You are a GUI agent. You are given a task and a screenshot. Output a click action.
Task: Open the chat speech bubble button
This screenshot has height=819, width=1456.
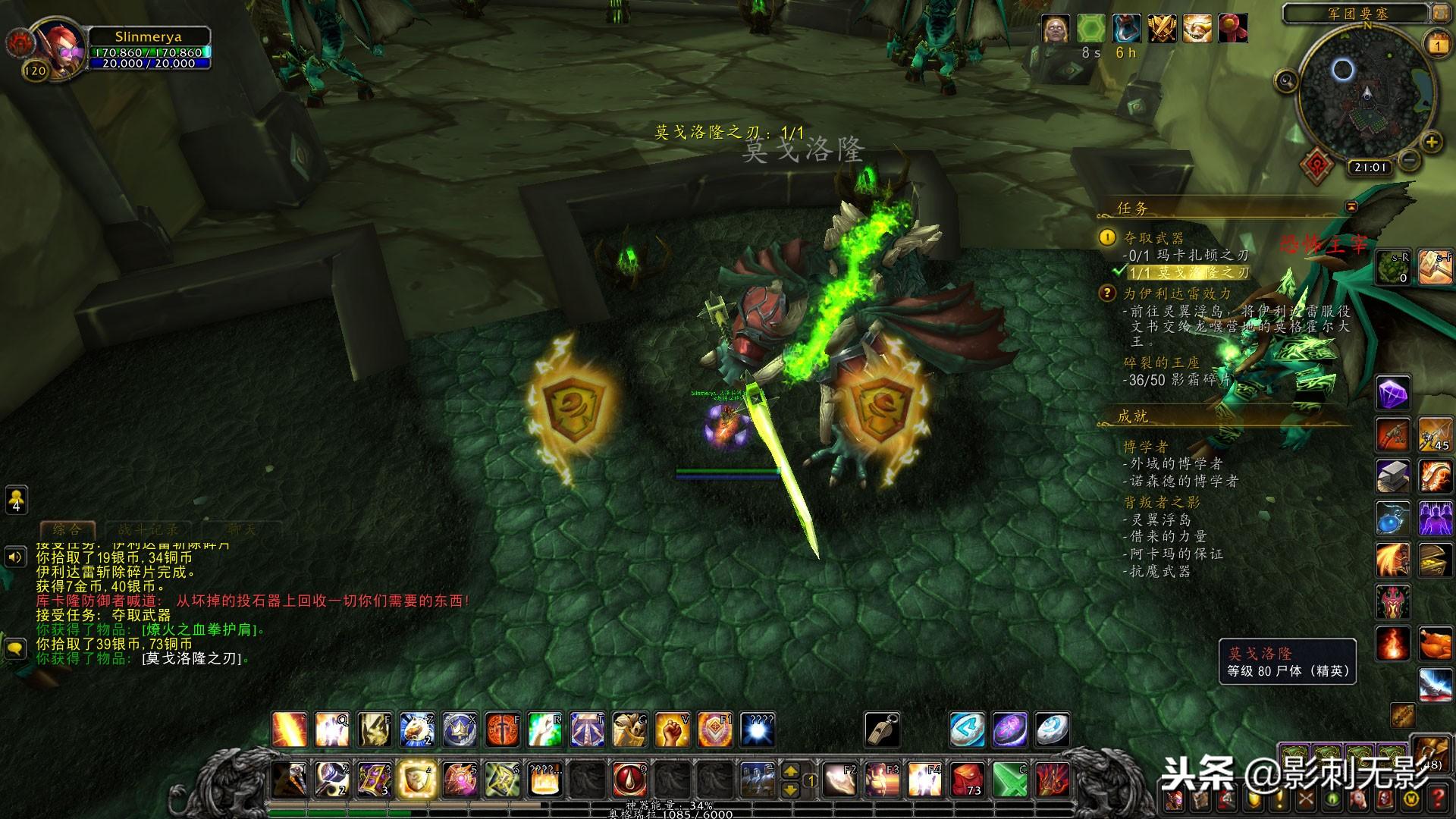click(x=15, y=649)
